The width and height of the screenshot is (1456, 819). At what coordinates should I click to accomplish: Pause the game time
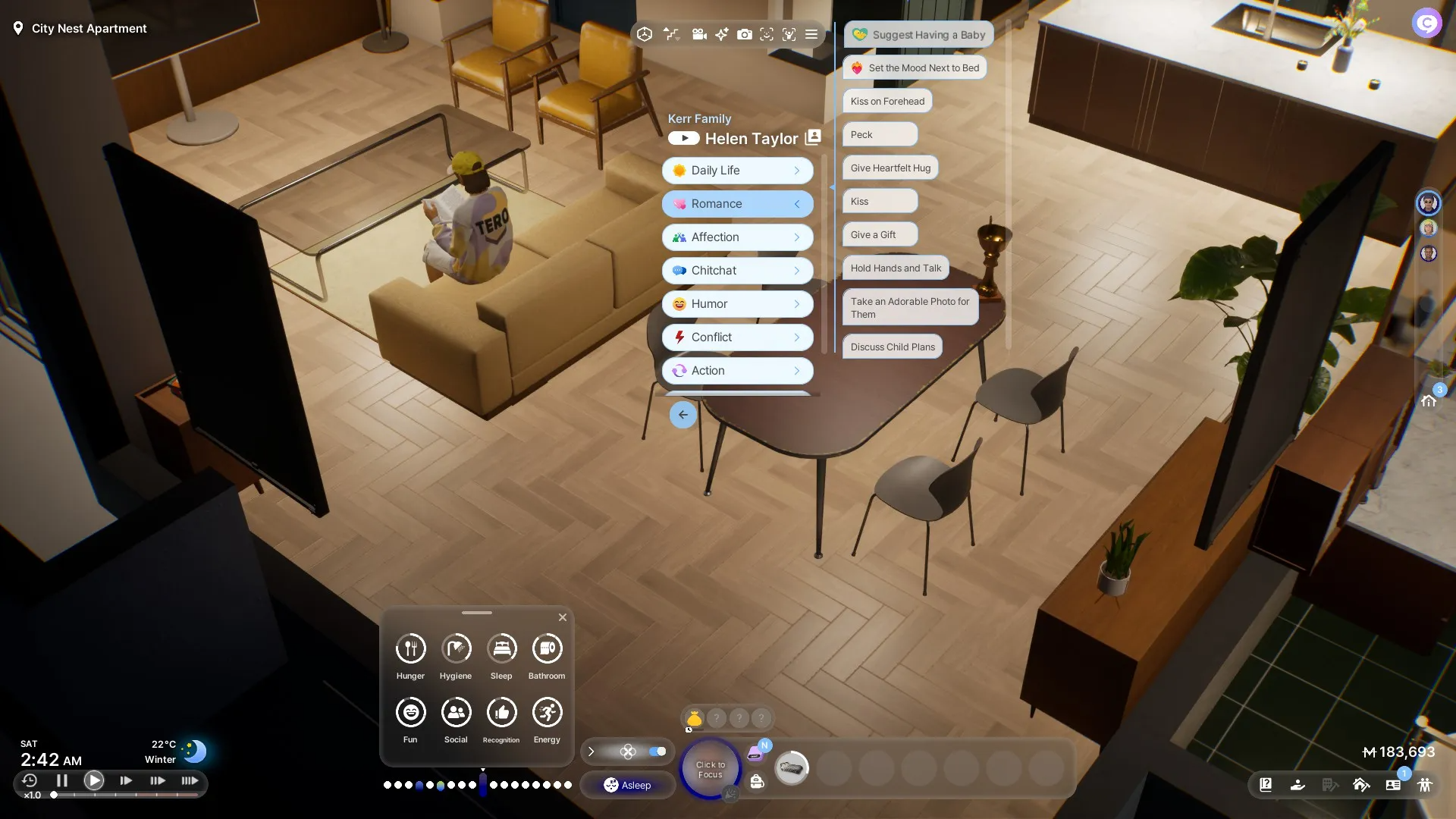62,780
